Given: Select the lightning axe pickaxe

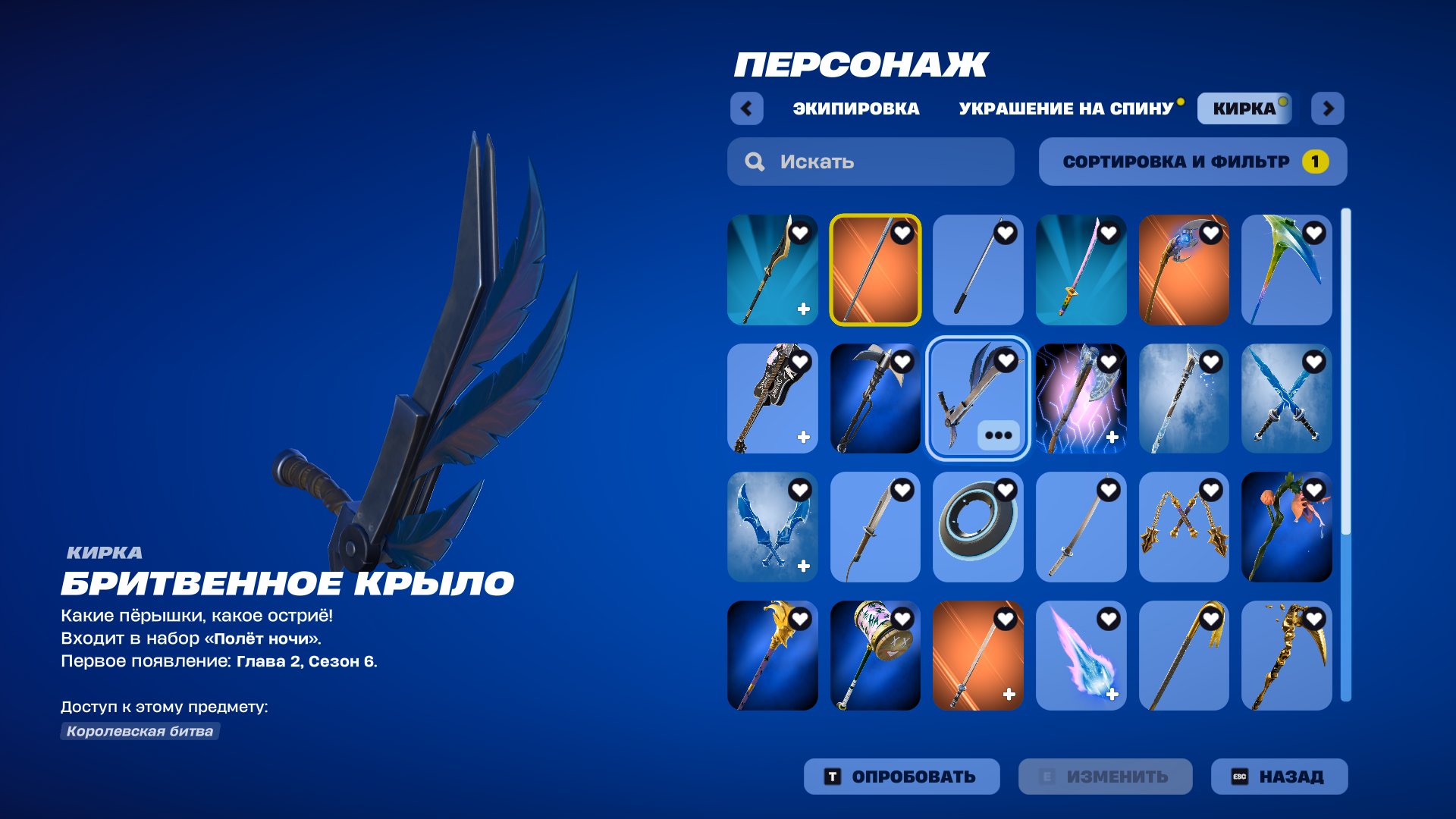Looking at the screenshot, I should coord(1081,400).
